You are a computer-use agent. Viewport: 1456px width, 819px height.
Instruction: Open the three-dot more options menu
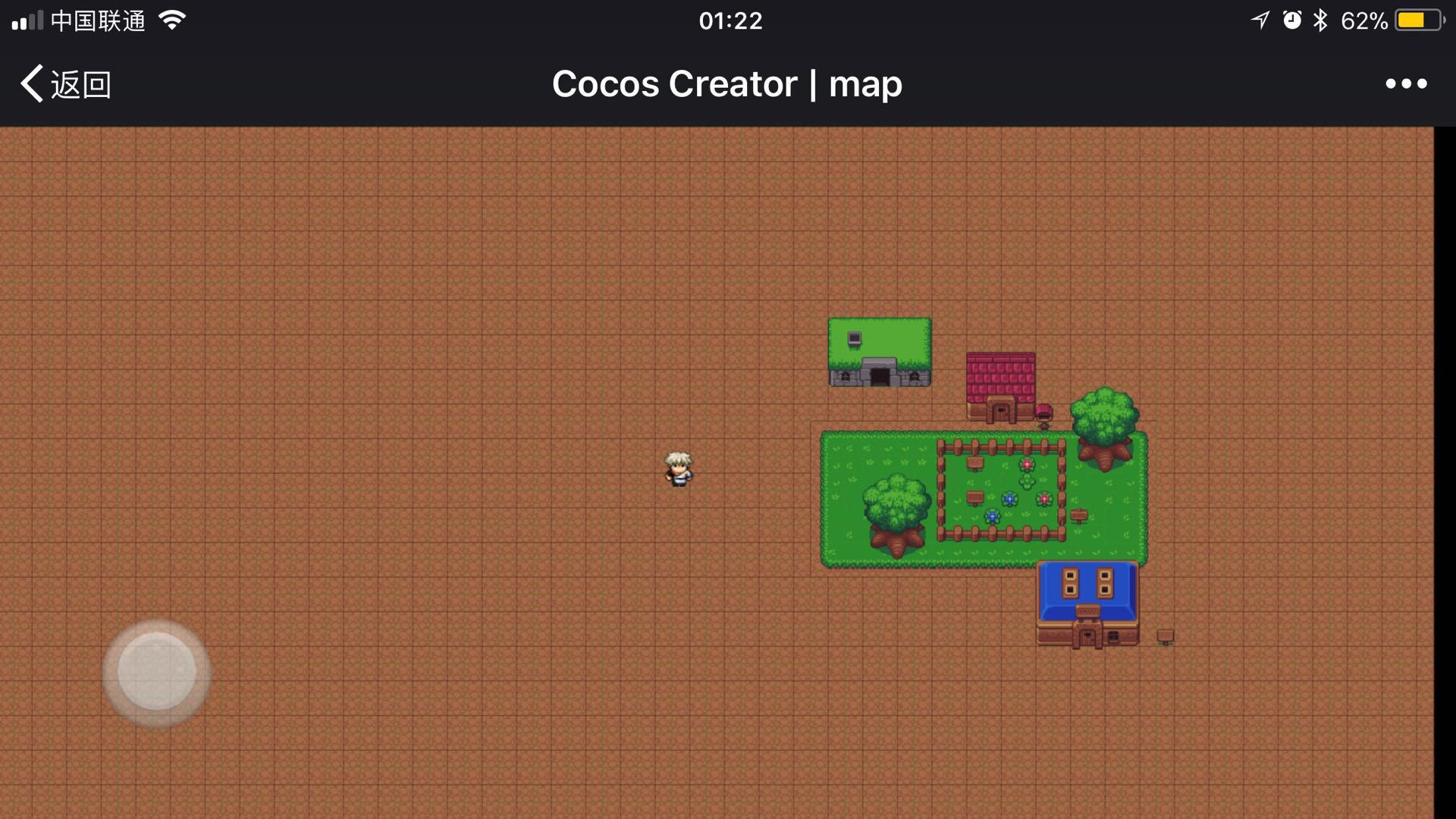1405,84
